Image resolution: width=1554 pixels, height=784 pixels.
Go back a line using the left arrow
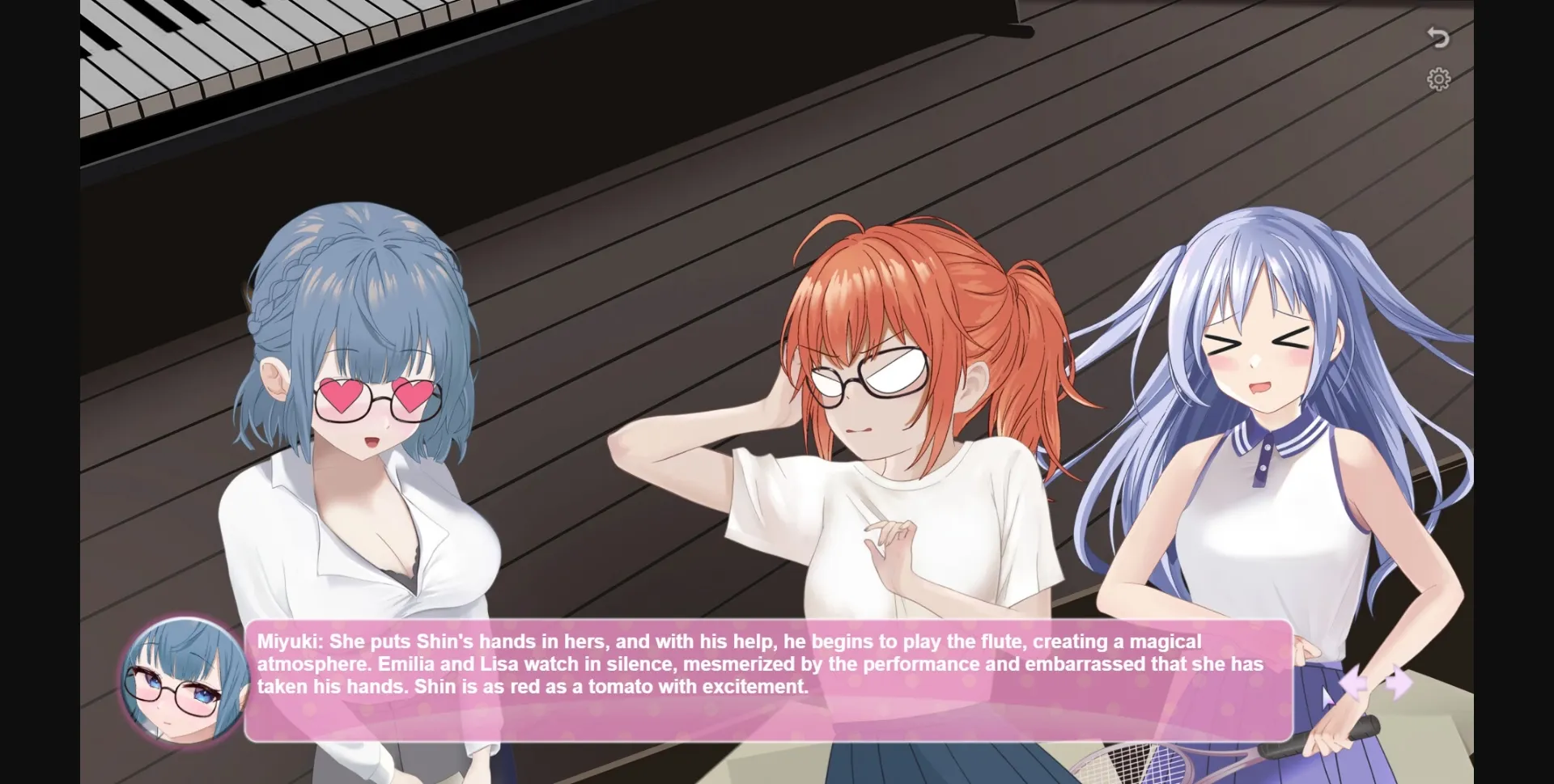point(1353,684)
